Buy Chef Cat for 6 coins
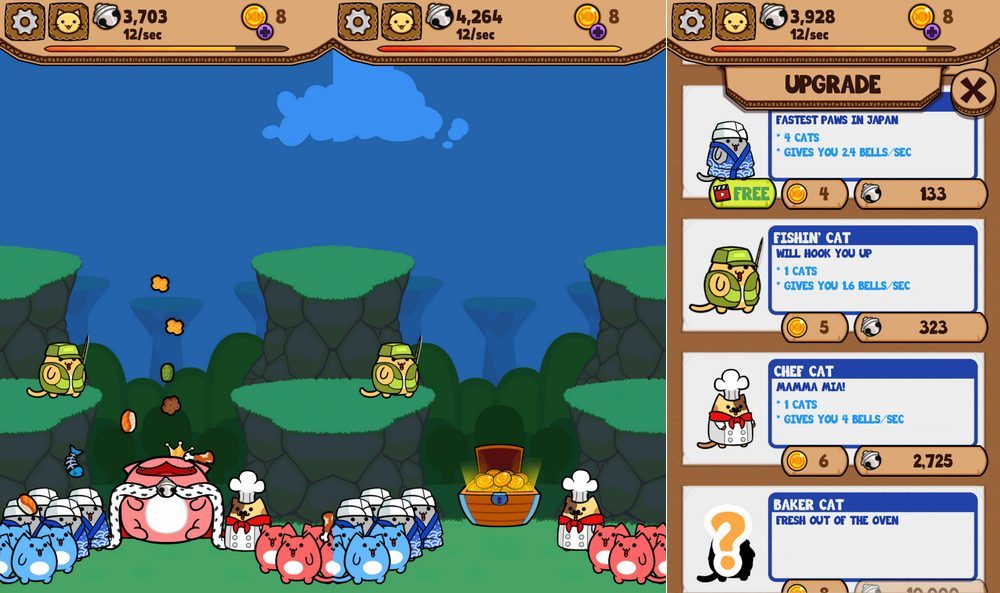This screenshot has height=593, width=1000. point(813,461)
